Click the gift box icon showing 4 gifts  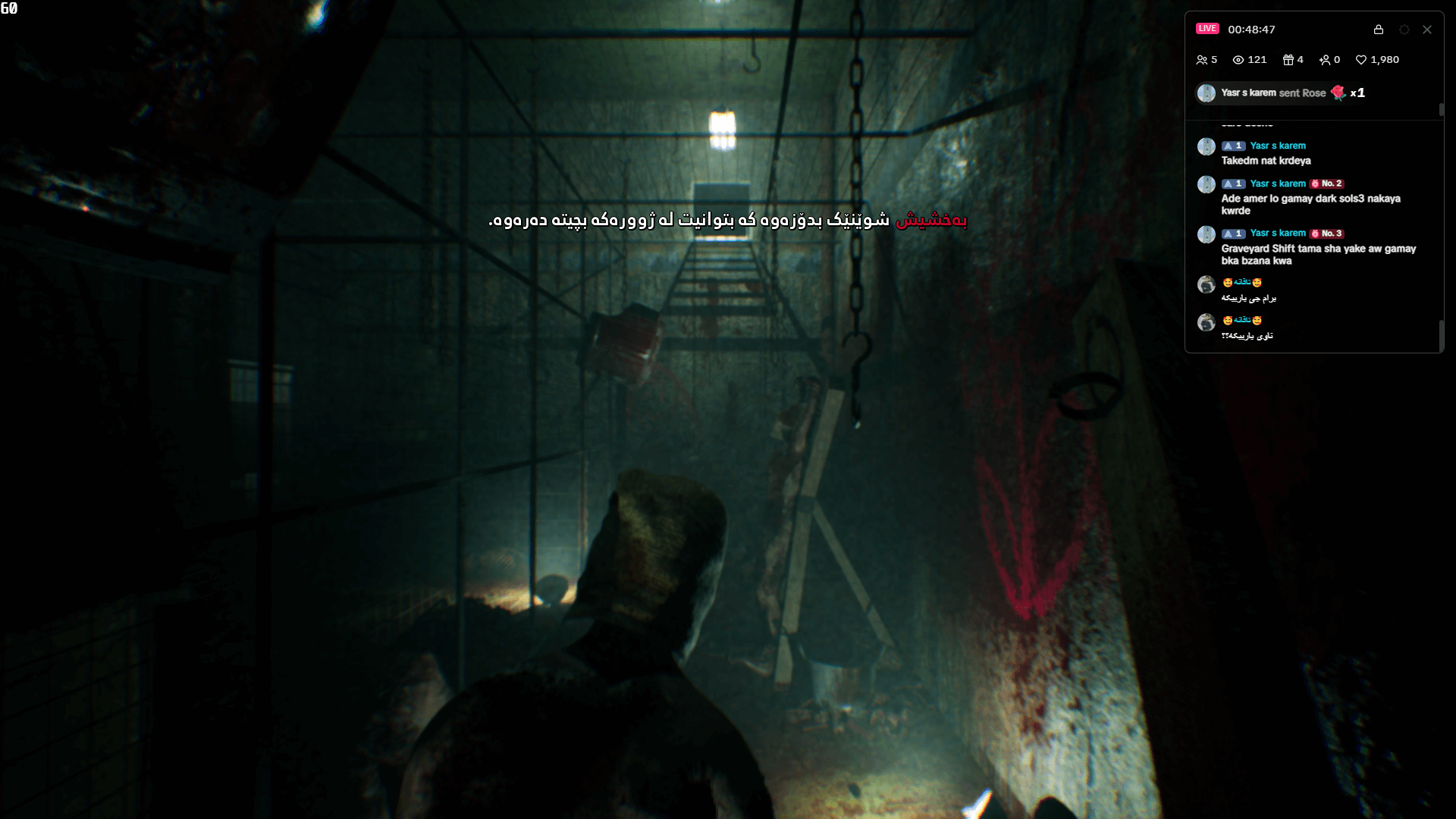(1289, 60)
